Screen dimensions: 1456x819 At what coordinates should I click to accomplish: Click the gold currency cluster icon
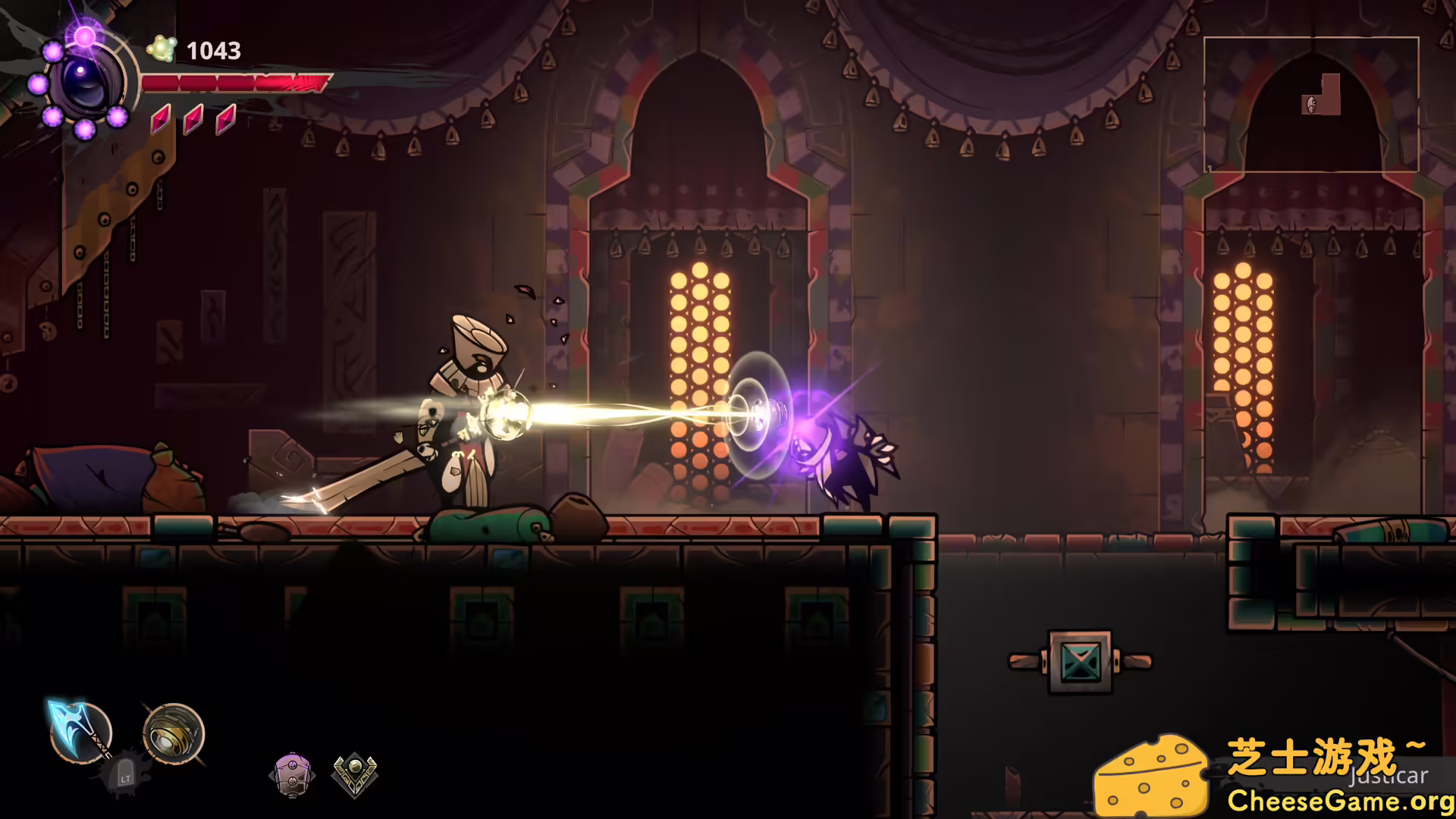coord(161,49)
